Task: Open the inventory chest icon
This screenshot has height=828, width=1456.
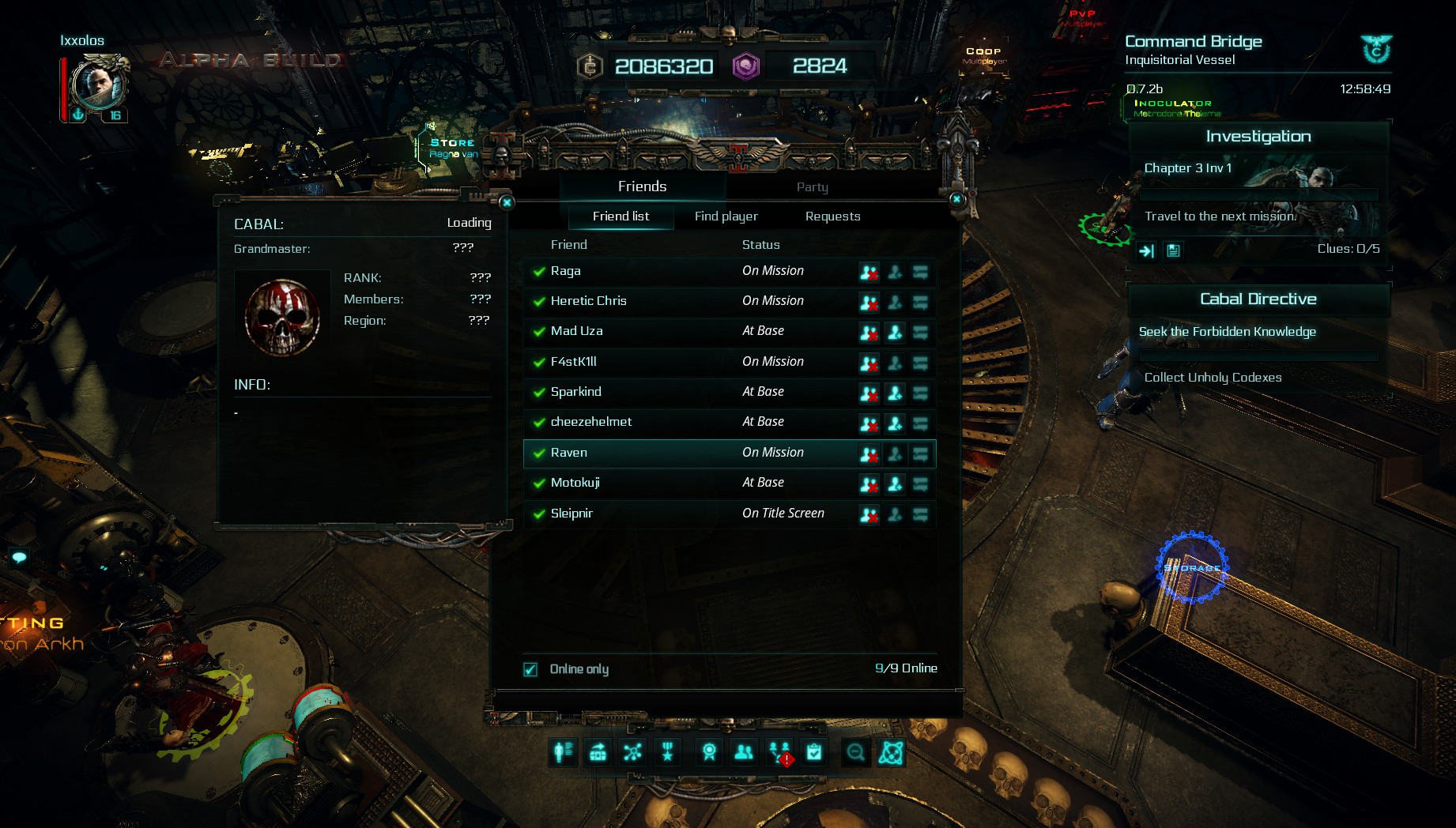Action: point(598,752)
